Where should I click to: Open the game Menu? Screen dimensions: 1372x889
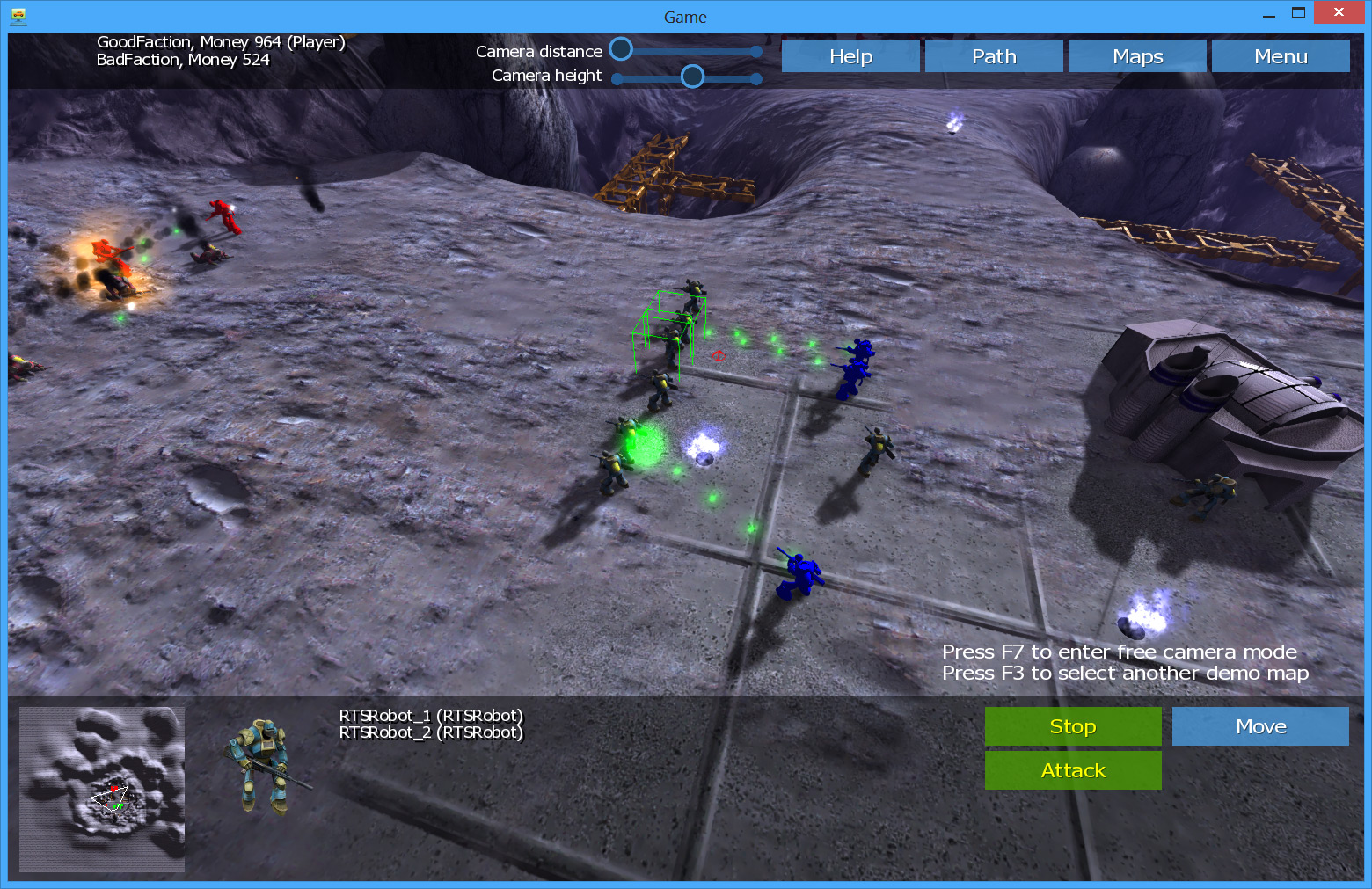coord(1281,56)
